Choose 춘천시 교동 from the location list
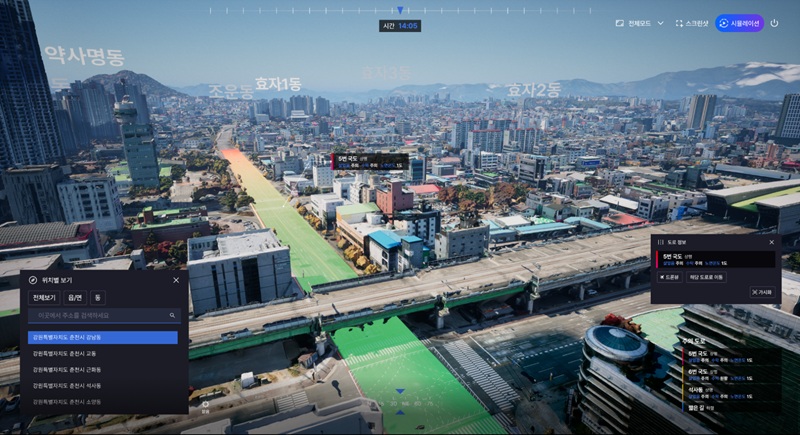Screen dimensions: 800x435 102,353
